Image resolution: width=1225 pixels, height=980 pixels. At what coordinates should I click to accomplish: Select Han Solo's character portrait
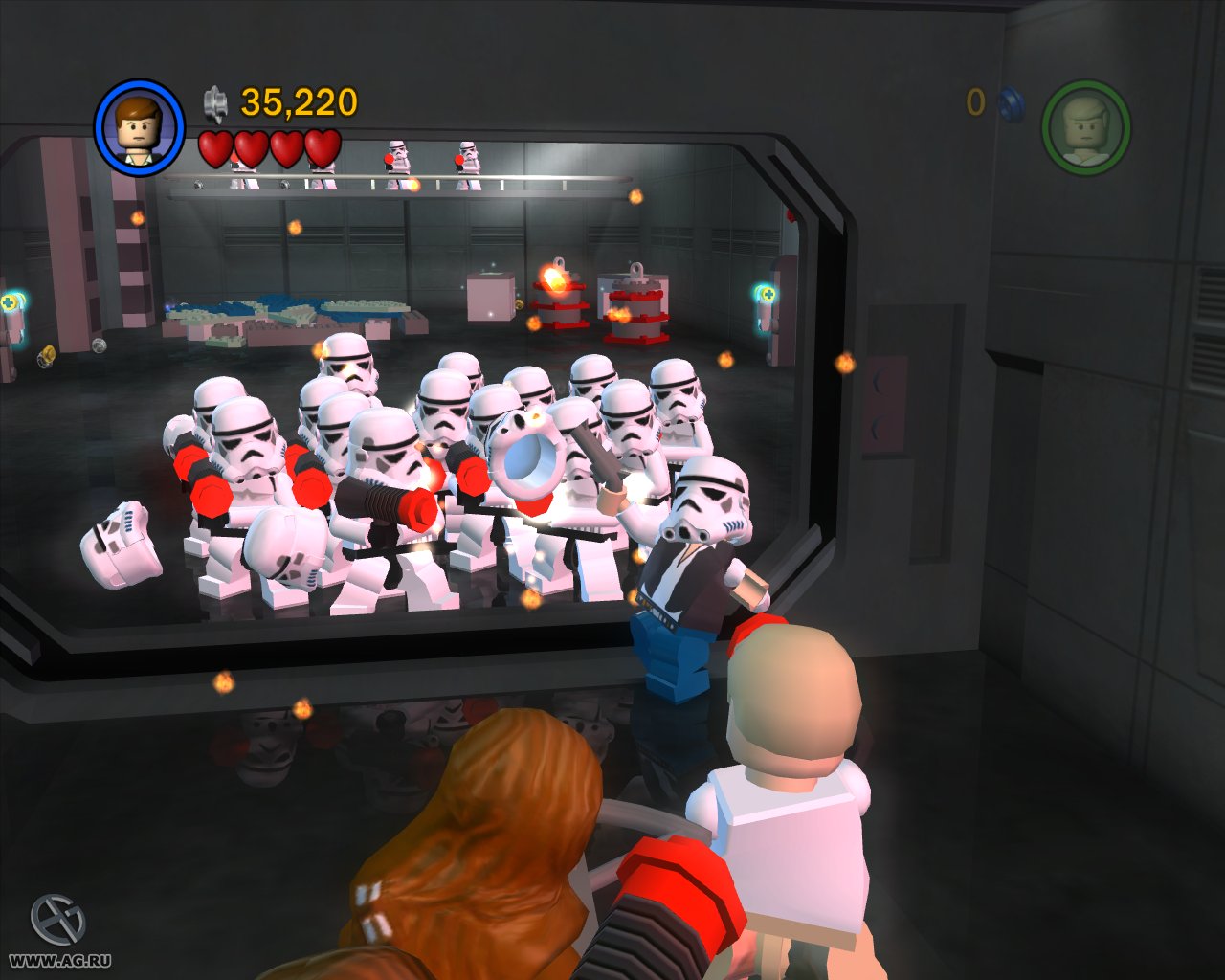pyautogui.click(x=140, y=125)
